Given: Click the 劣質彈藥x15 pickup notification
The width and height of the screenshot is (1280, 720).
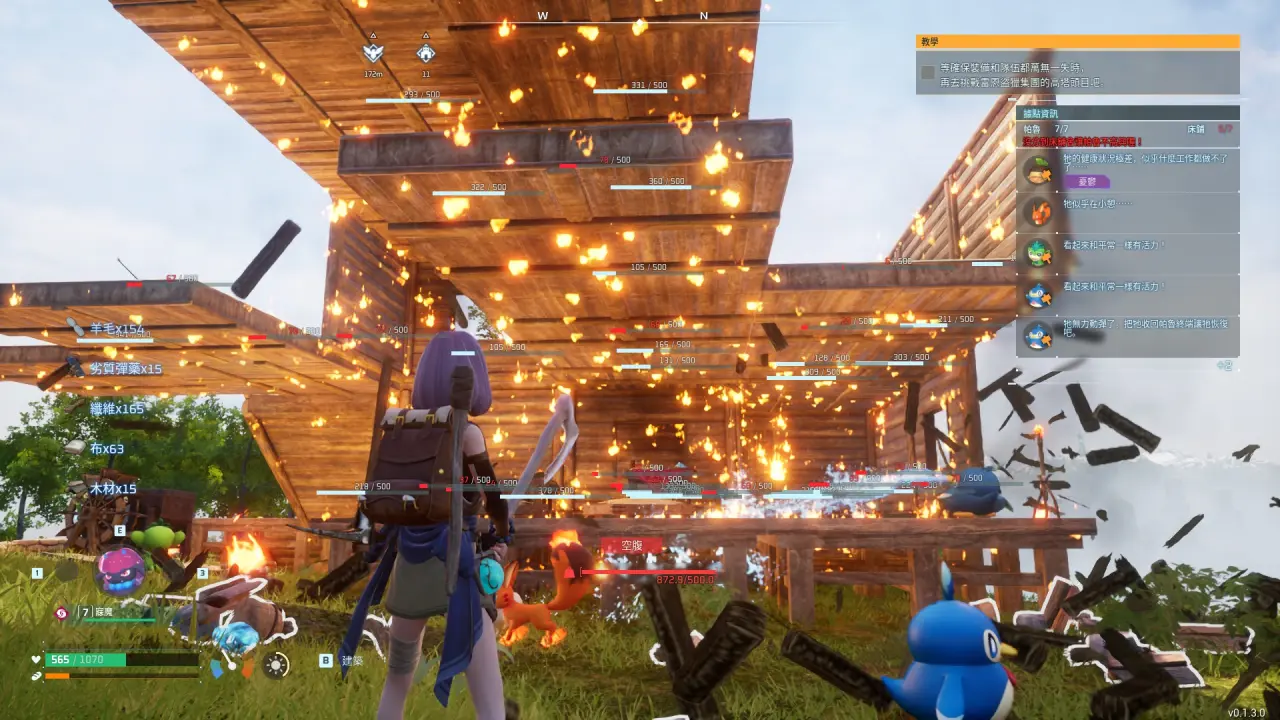Looking at the screenshot, I should pos(125,368).
